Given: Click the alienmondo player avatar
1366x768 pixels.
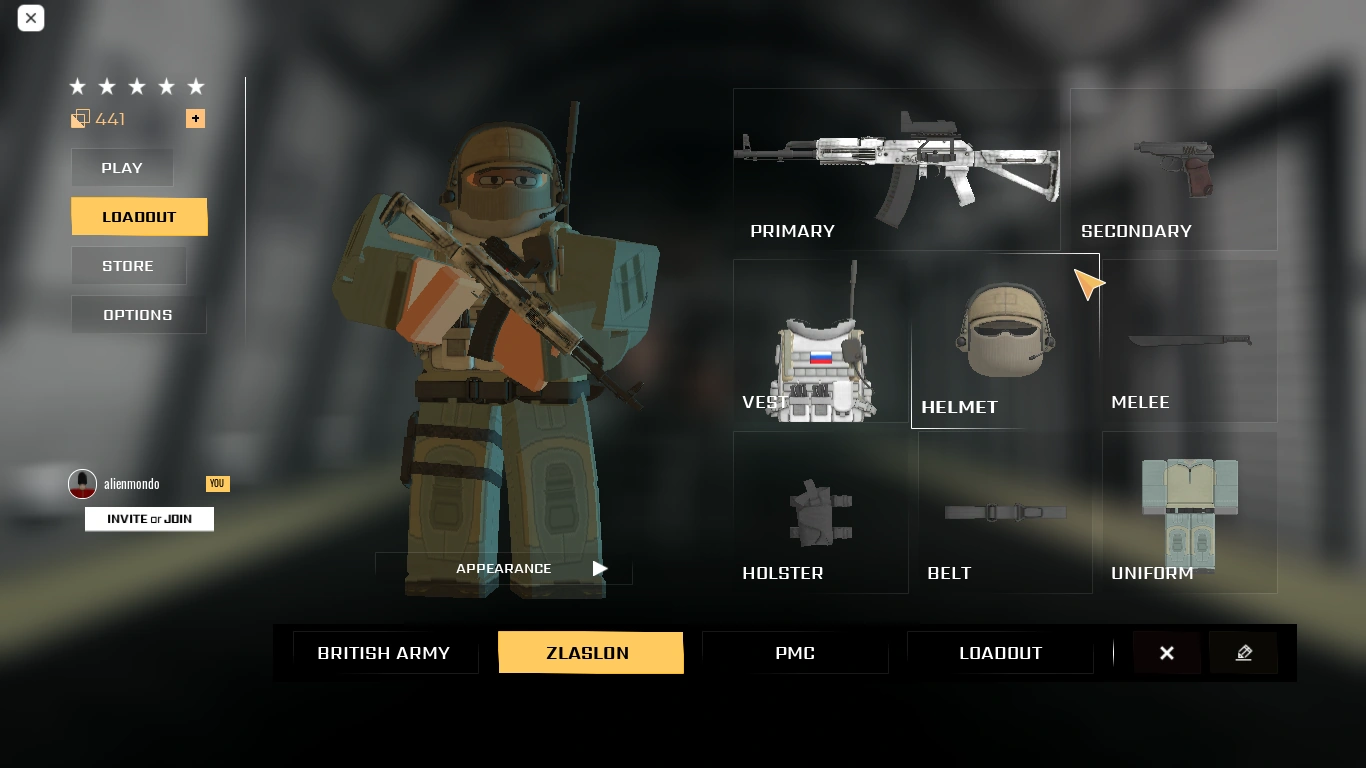Looking at the screenshot, I should pyautogui.click(x=80, y=483).
